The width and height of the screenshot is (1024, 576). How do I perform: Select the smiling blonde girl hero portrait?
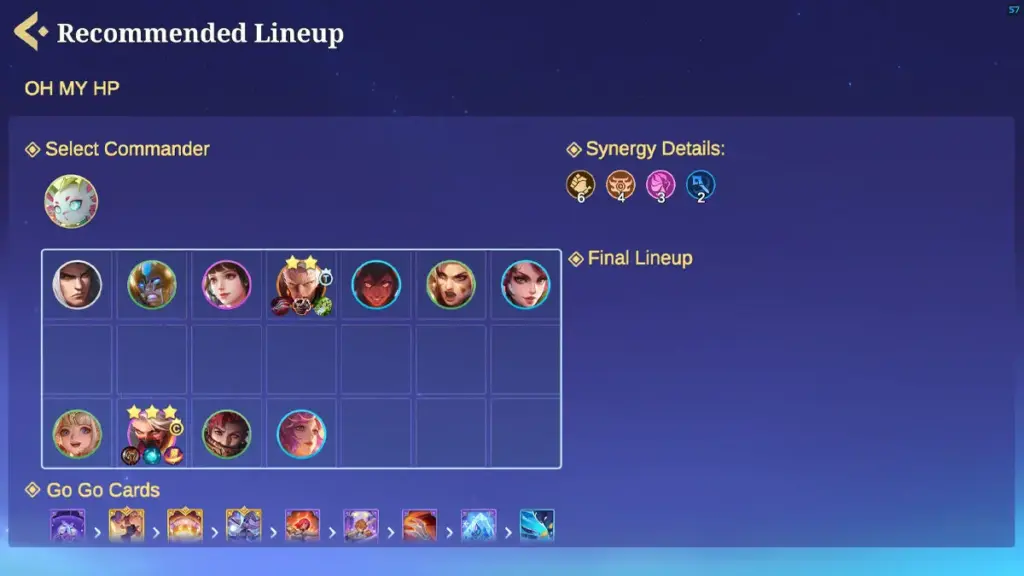pos(77,434)
